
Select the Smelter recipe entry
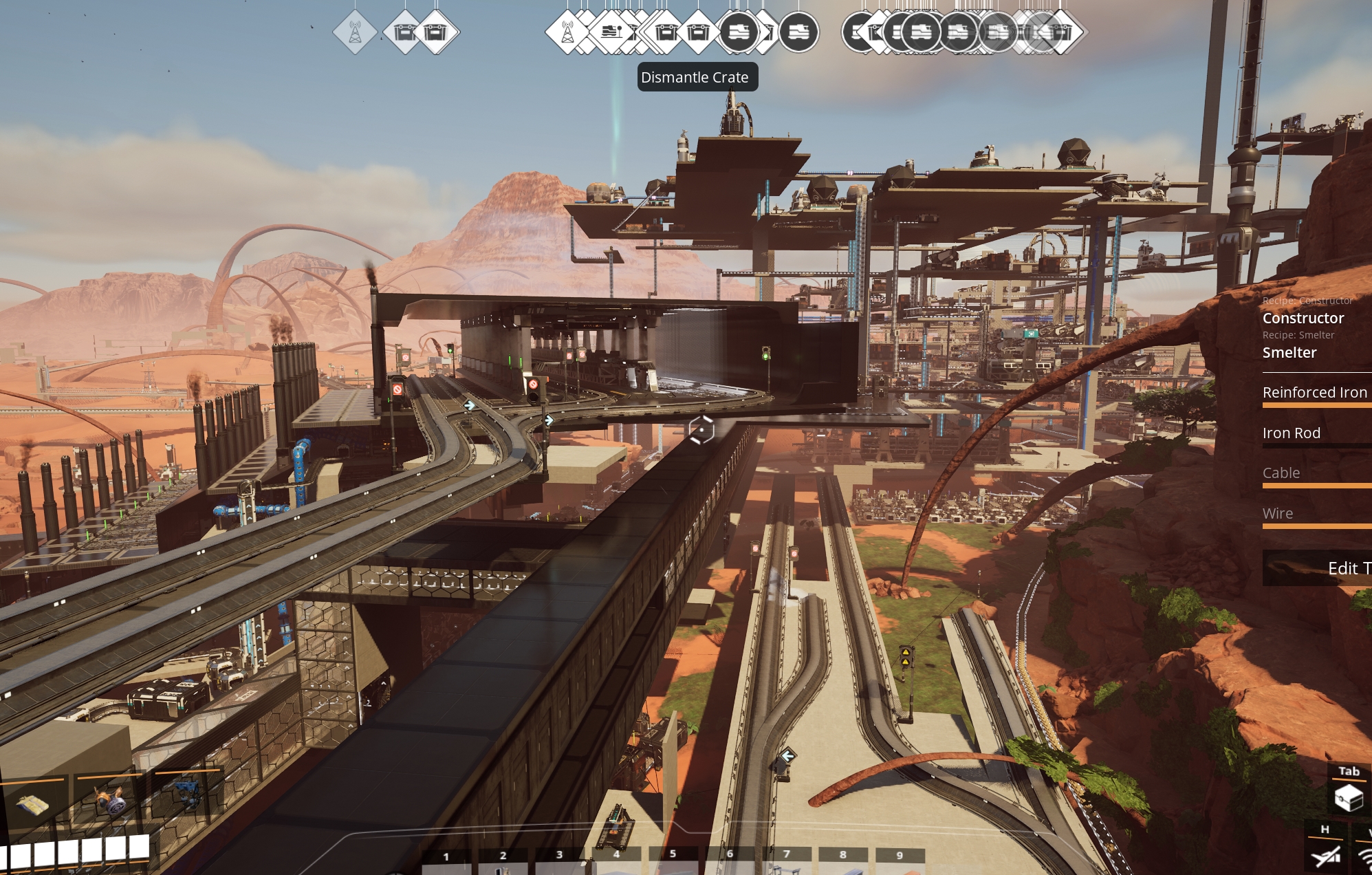(x=1289, y=352)
